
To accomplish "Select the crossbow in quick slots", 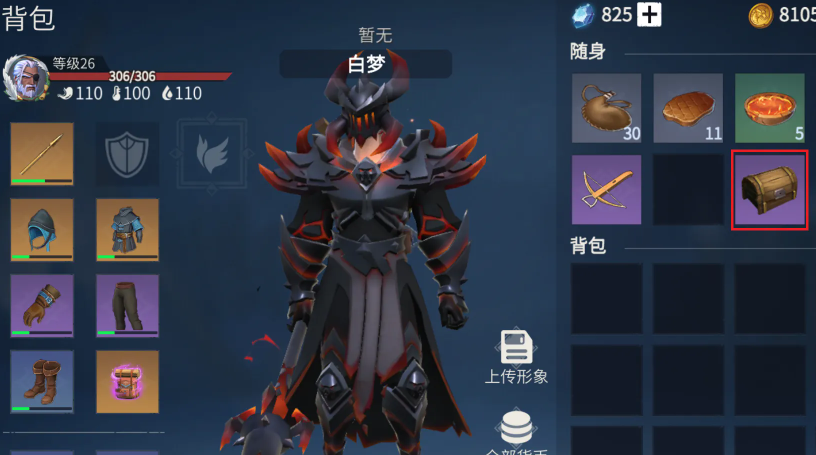I will [607, 189].
